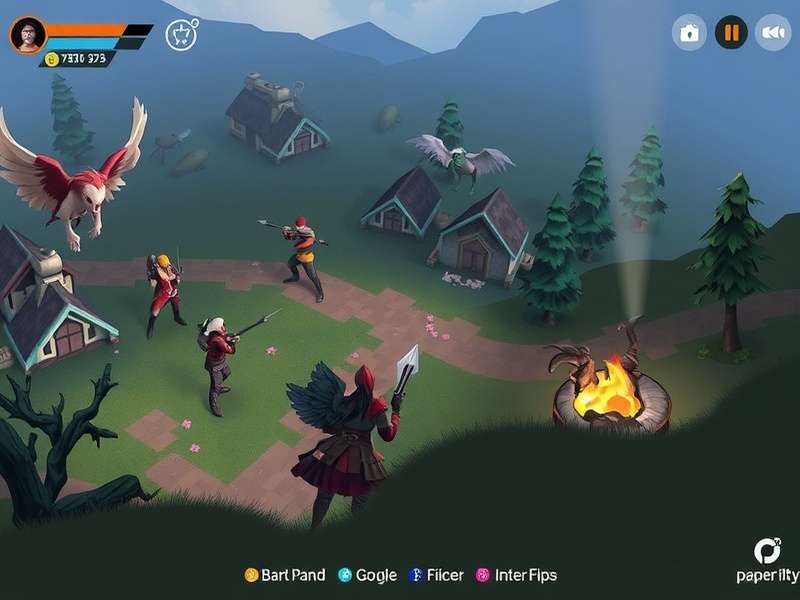Click the paperilty logo
The width and height of the screenshot is (800, 600).
tap(767, 562)
